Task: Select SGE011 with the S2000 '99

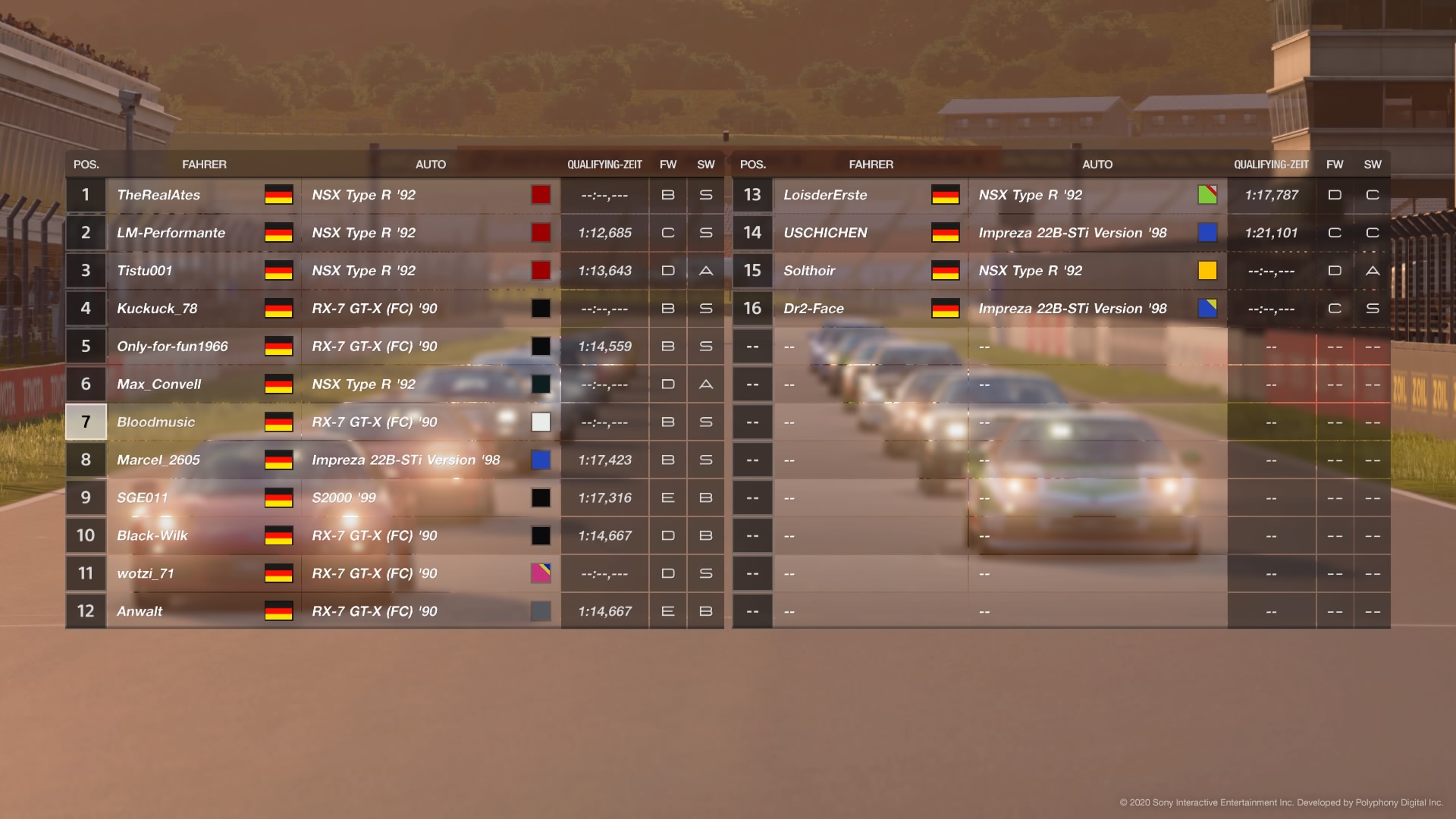Action: (142, 498)
